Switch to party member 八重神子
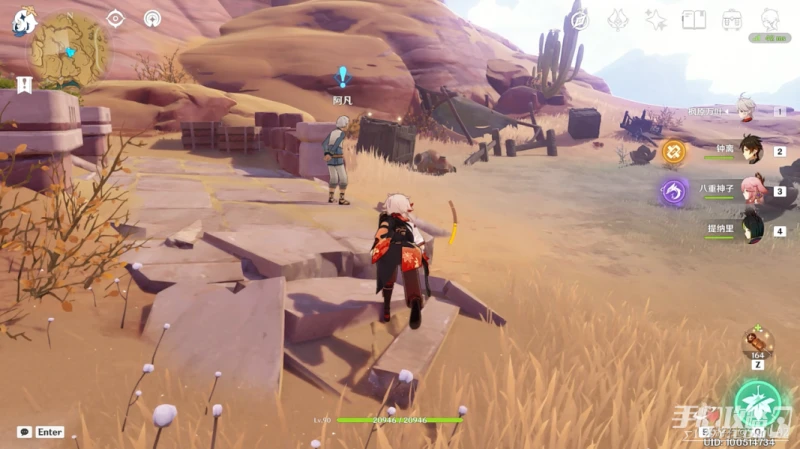 (749, 189)
